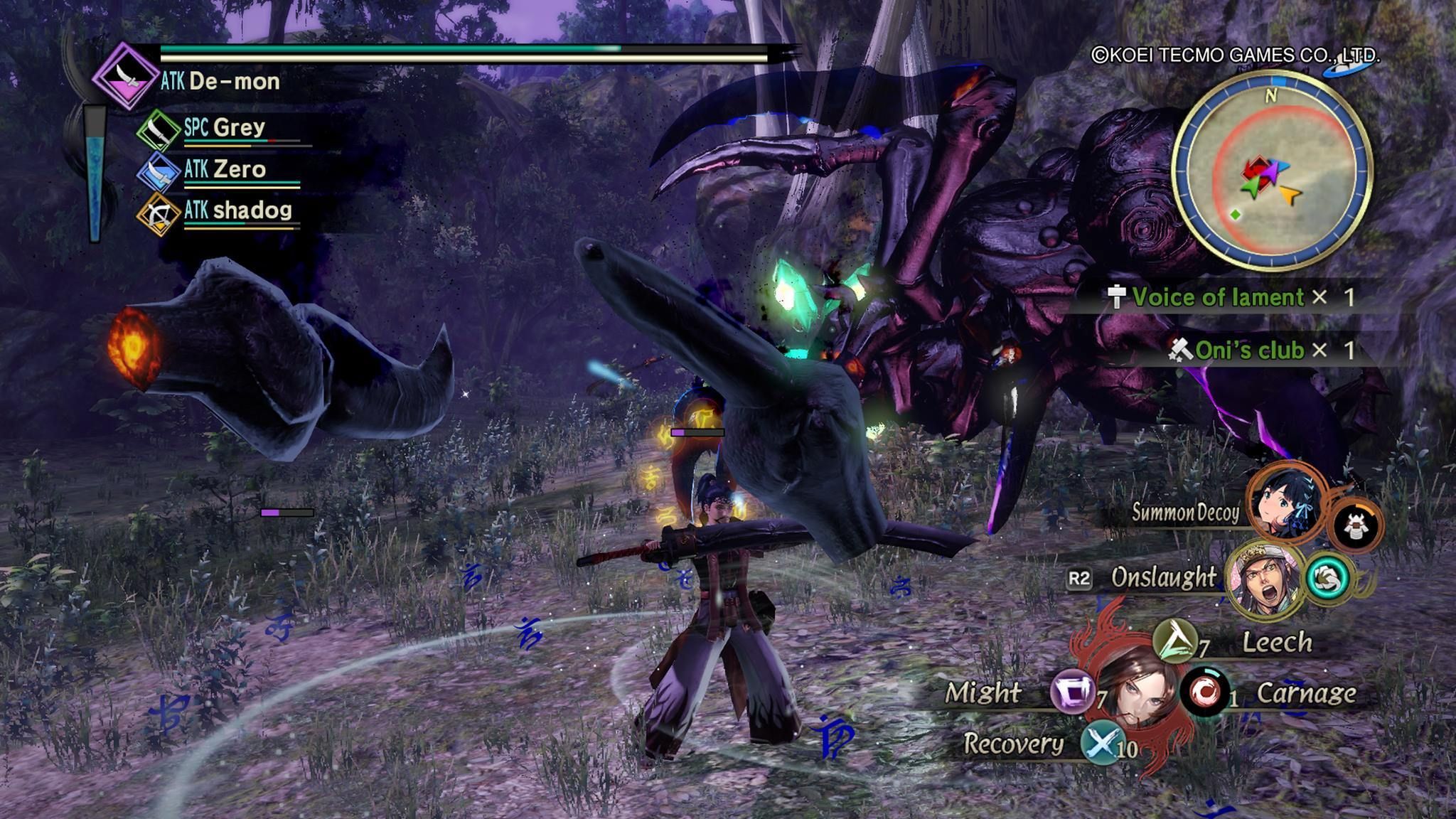Screen dimensions: 1456x819
Task: Select party member shadog's bow icon
Action: point(159,213)
